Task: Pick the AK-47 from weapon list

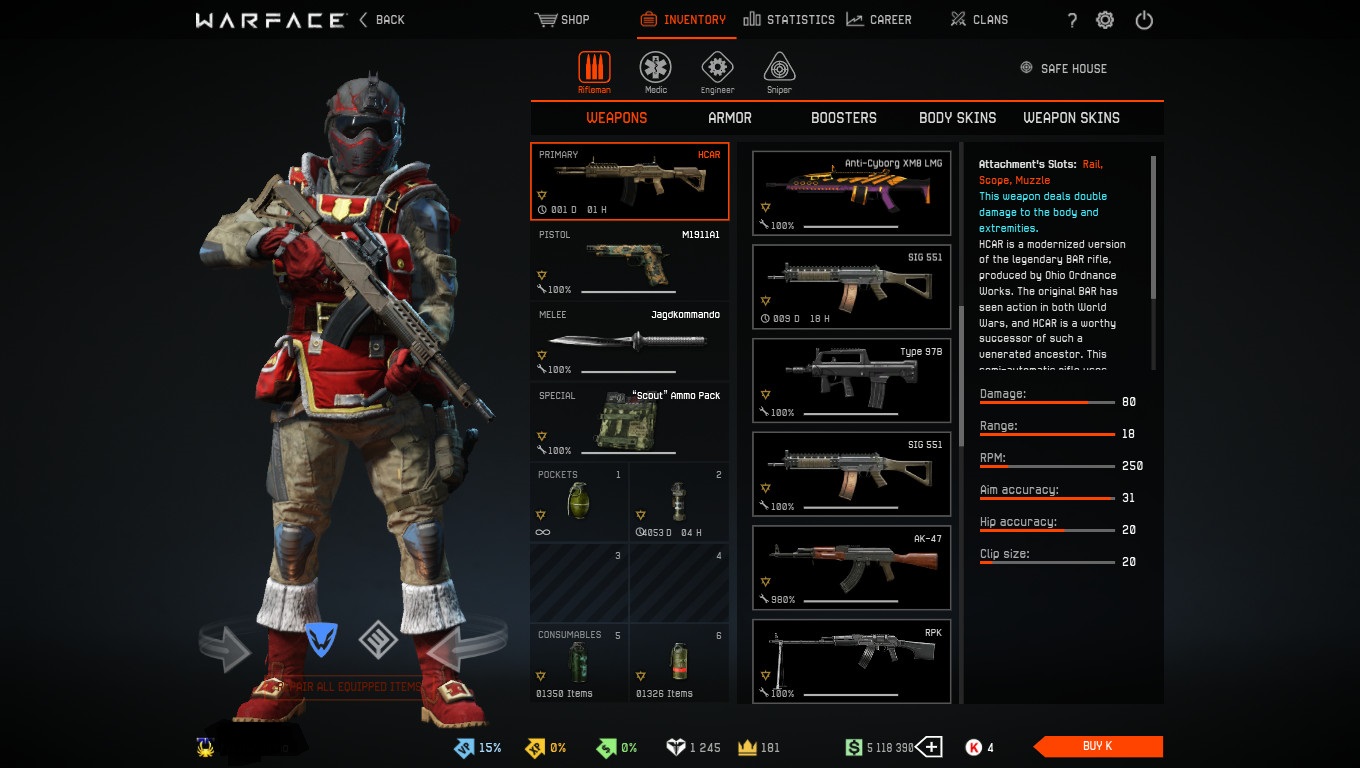Action: click(851, 568)
